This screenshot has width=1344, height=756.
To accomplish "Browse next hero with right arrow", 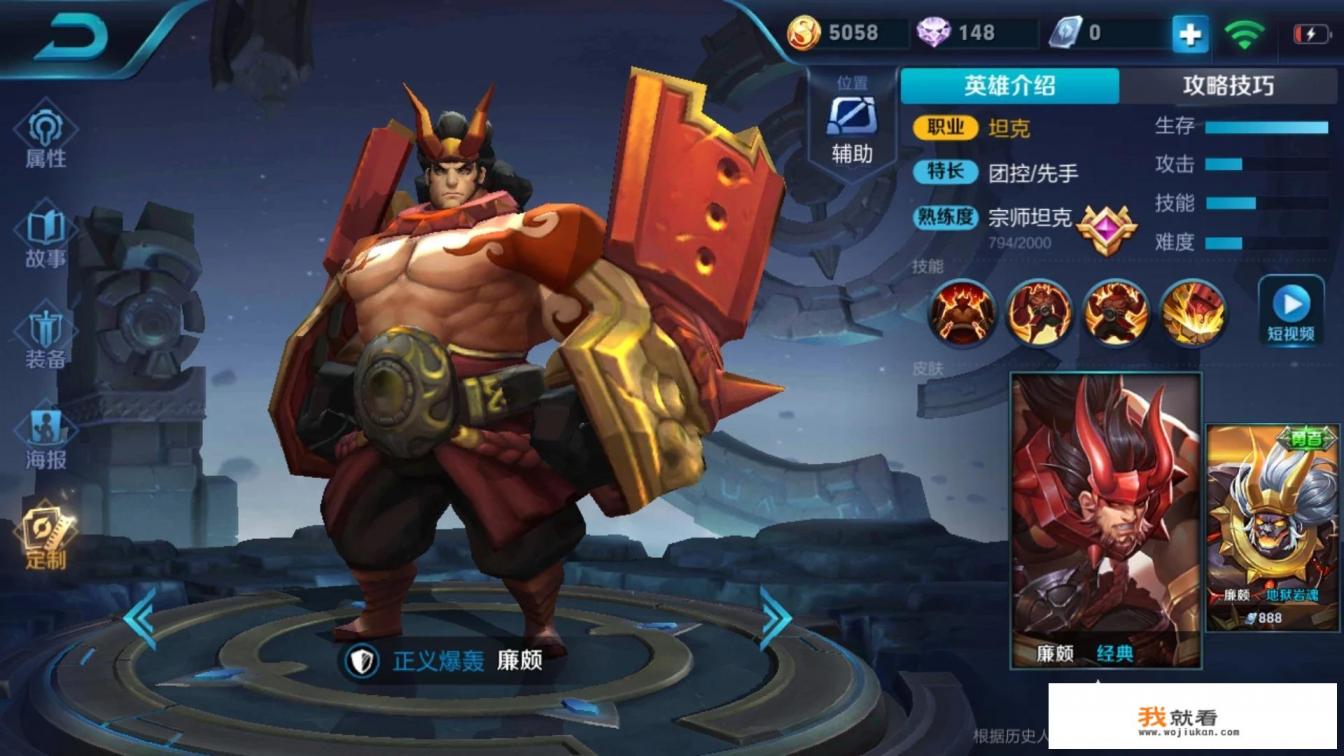I will click(x=776, y=619).
